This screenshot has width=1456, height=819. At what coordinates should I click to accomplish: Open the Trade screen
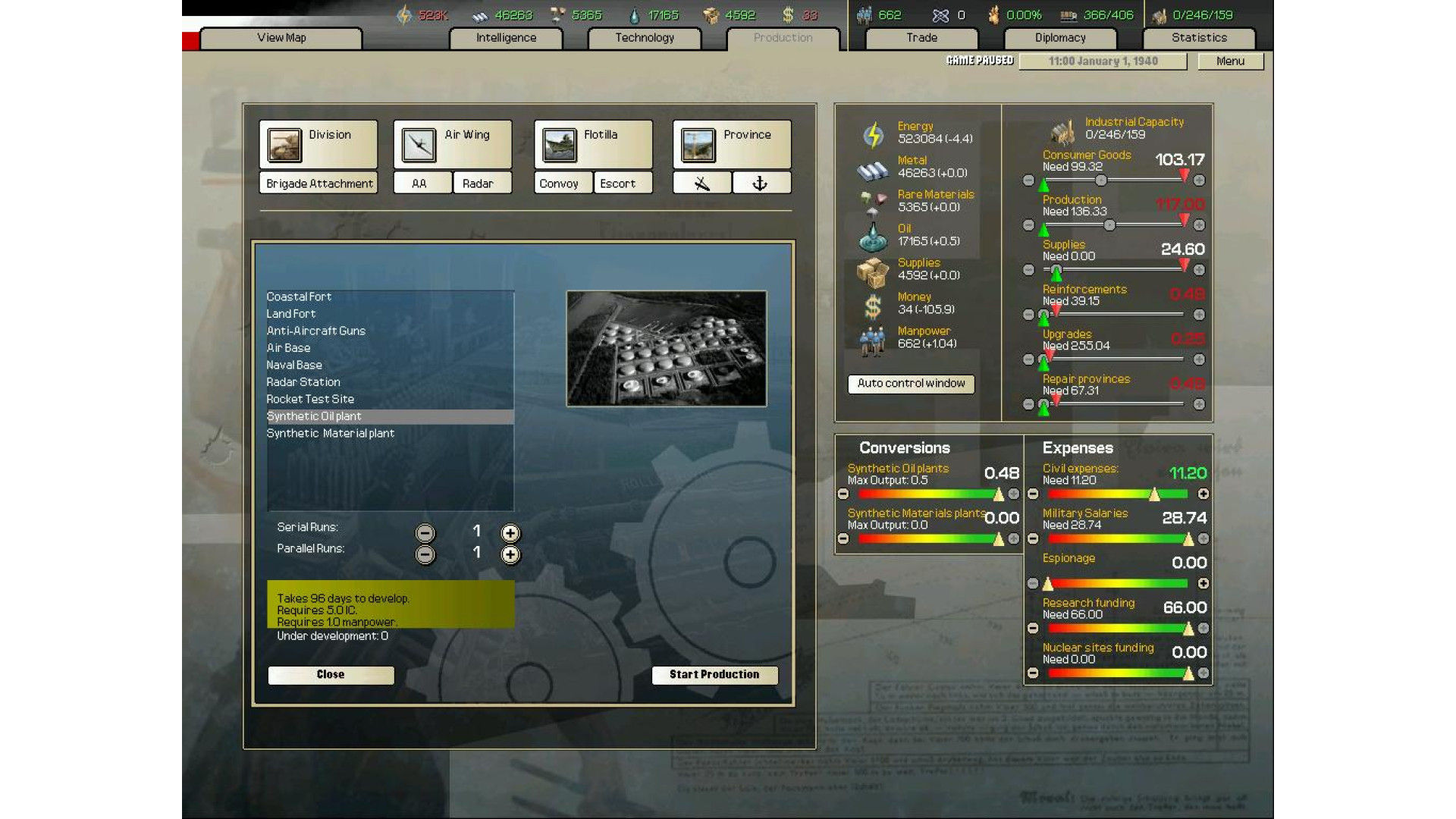tap(921, 38)
